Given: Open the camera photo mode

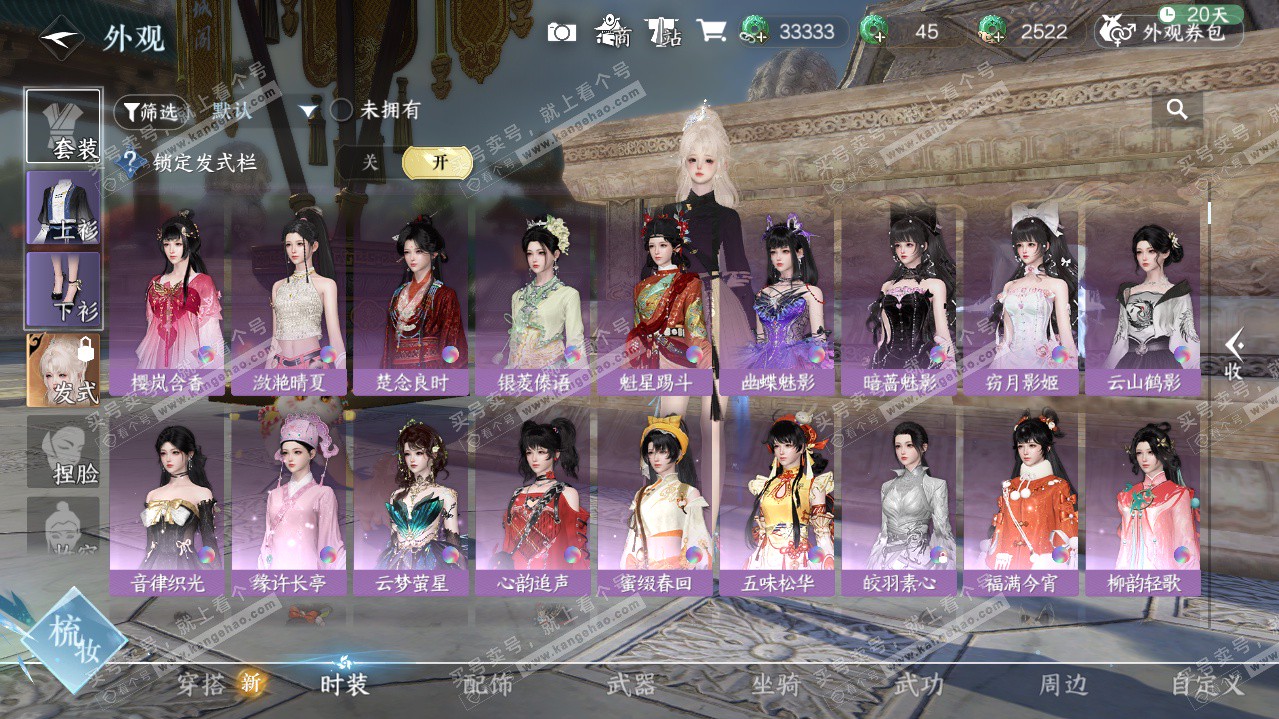Looking at the screenshot, I should coord(562,32).
